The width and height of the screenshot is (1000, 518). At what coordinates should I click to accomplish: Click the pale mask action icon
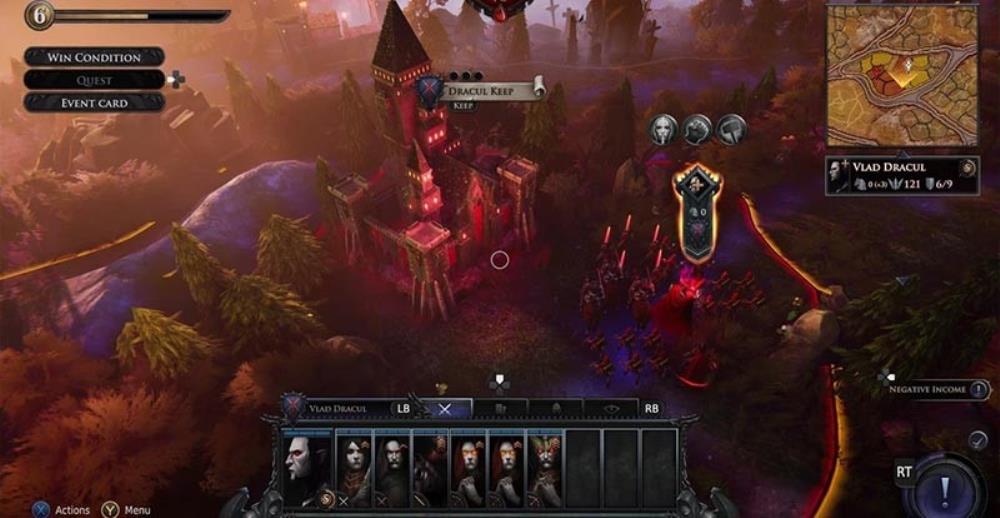click(x=663, y=128)
